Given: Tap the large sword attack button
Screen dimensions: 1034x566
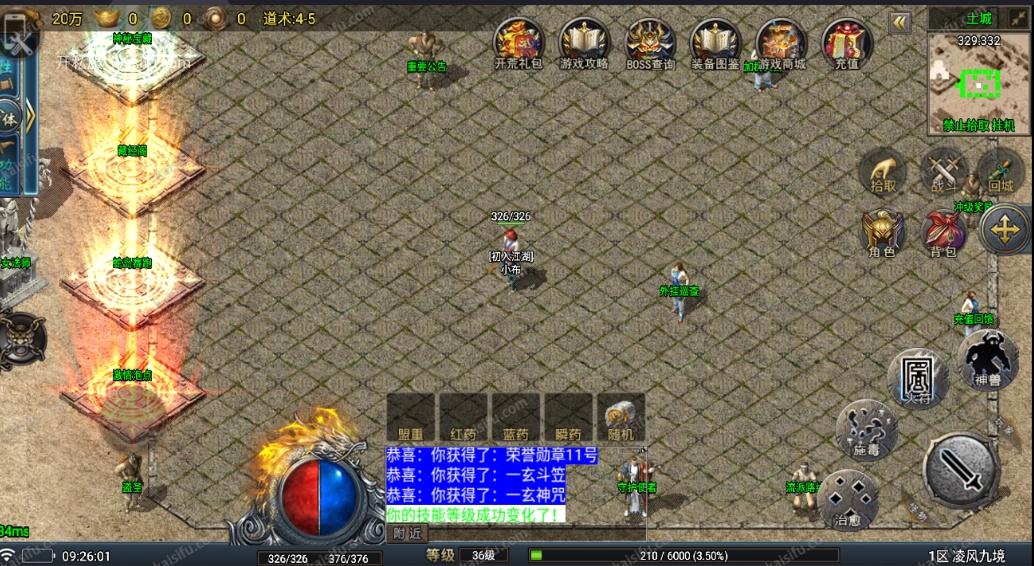Looking at the screenshot, I should click(x=961, y=470).
